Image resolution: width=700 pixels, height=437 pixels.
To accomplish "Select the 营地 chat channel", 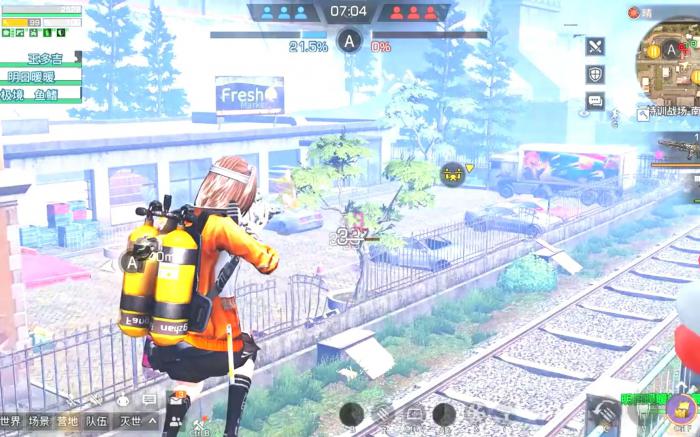I will 68,422.
